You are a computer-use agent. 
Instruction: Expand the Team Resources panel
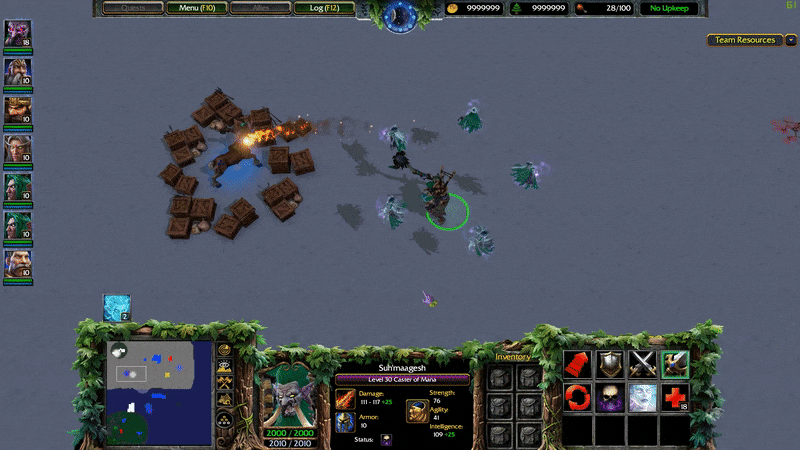744,40
